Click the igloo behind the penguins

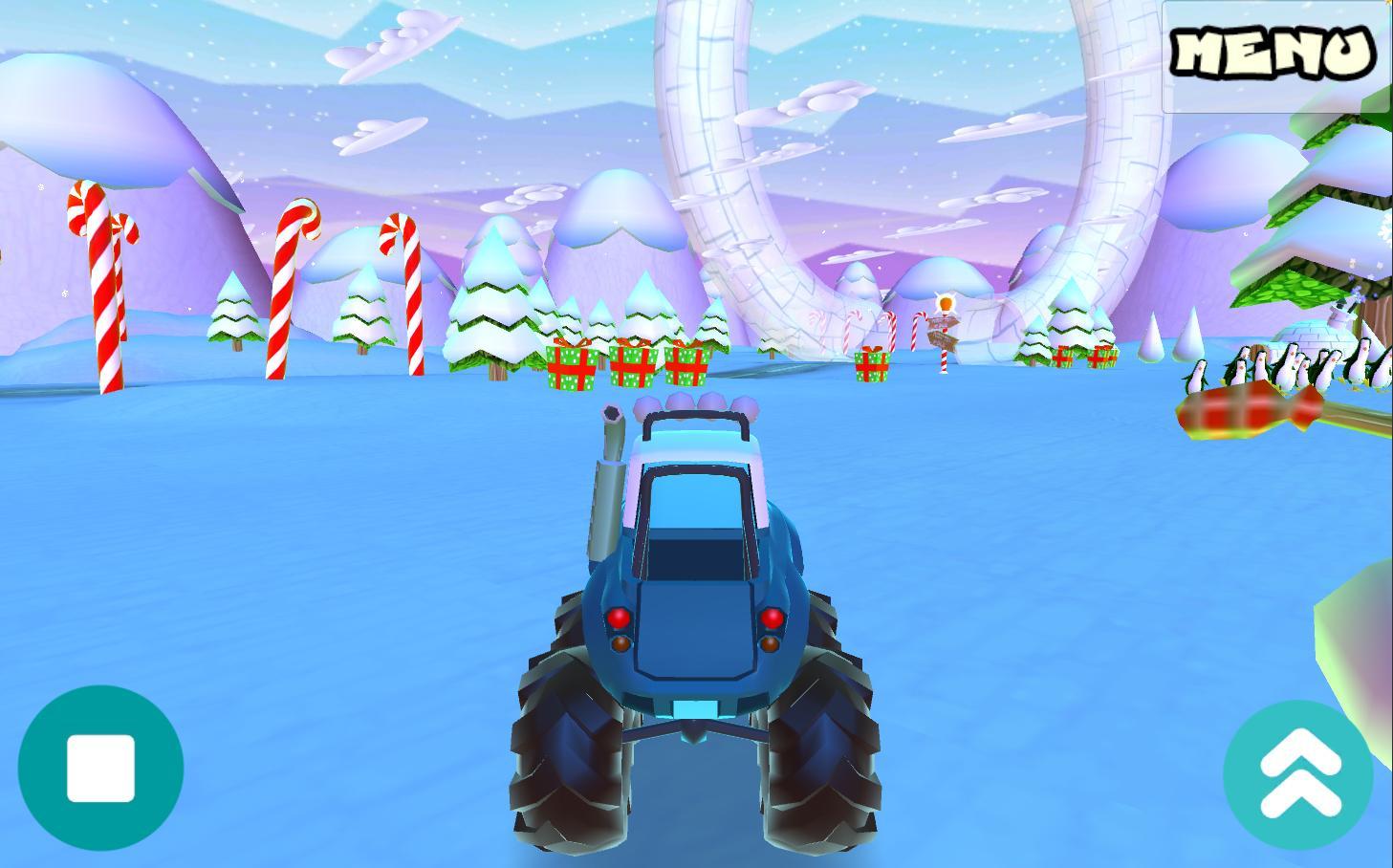pyautogui.click(x=1310, y=335)
